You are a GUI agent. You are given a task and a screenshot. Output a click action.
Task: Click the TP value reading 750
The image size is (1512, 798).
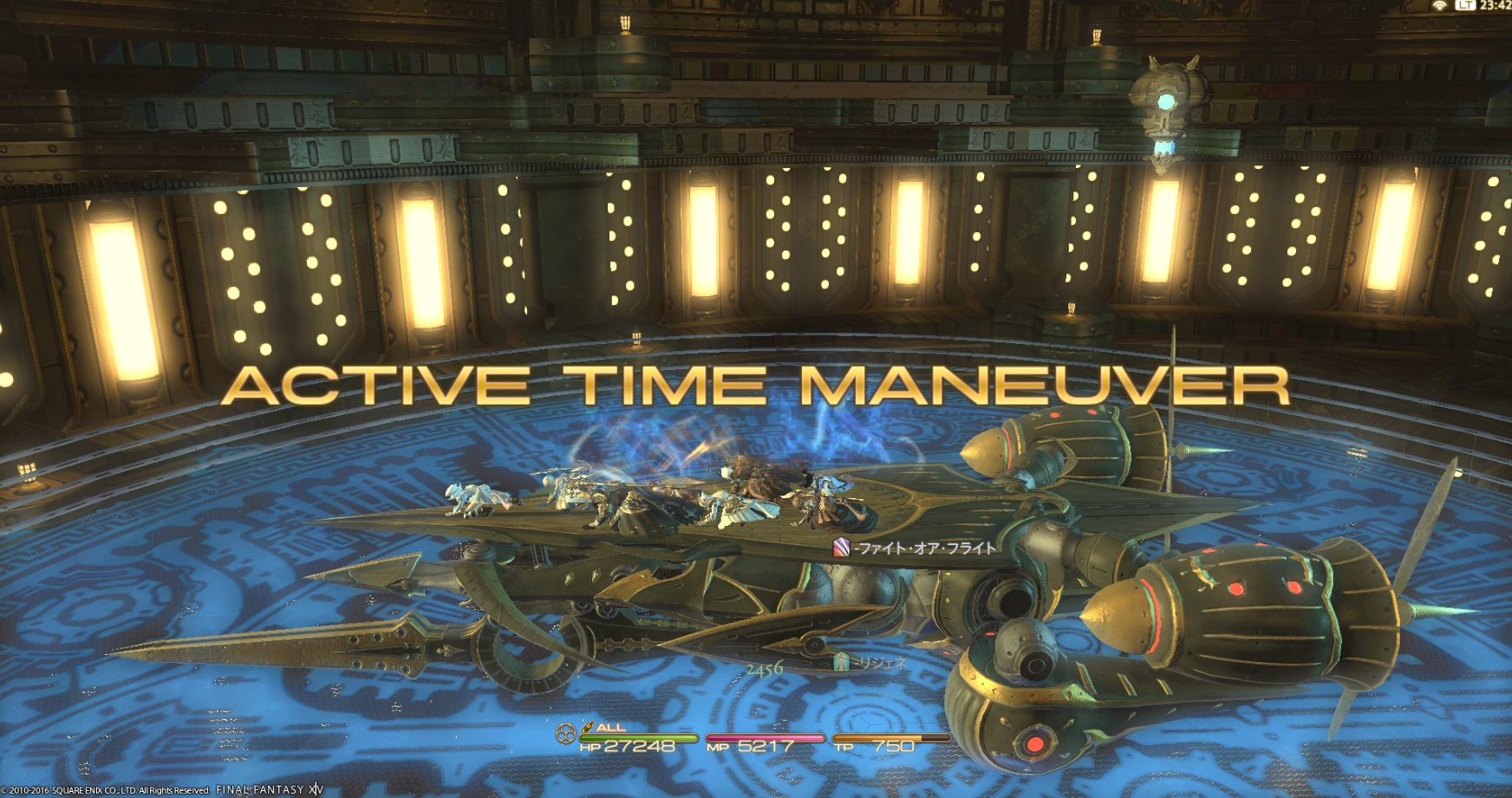(x=893, y=746)
